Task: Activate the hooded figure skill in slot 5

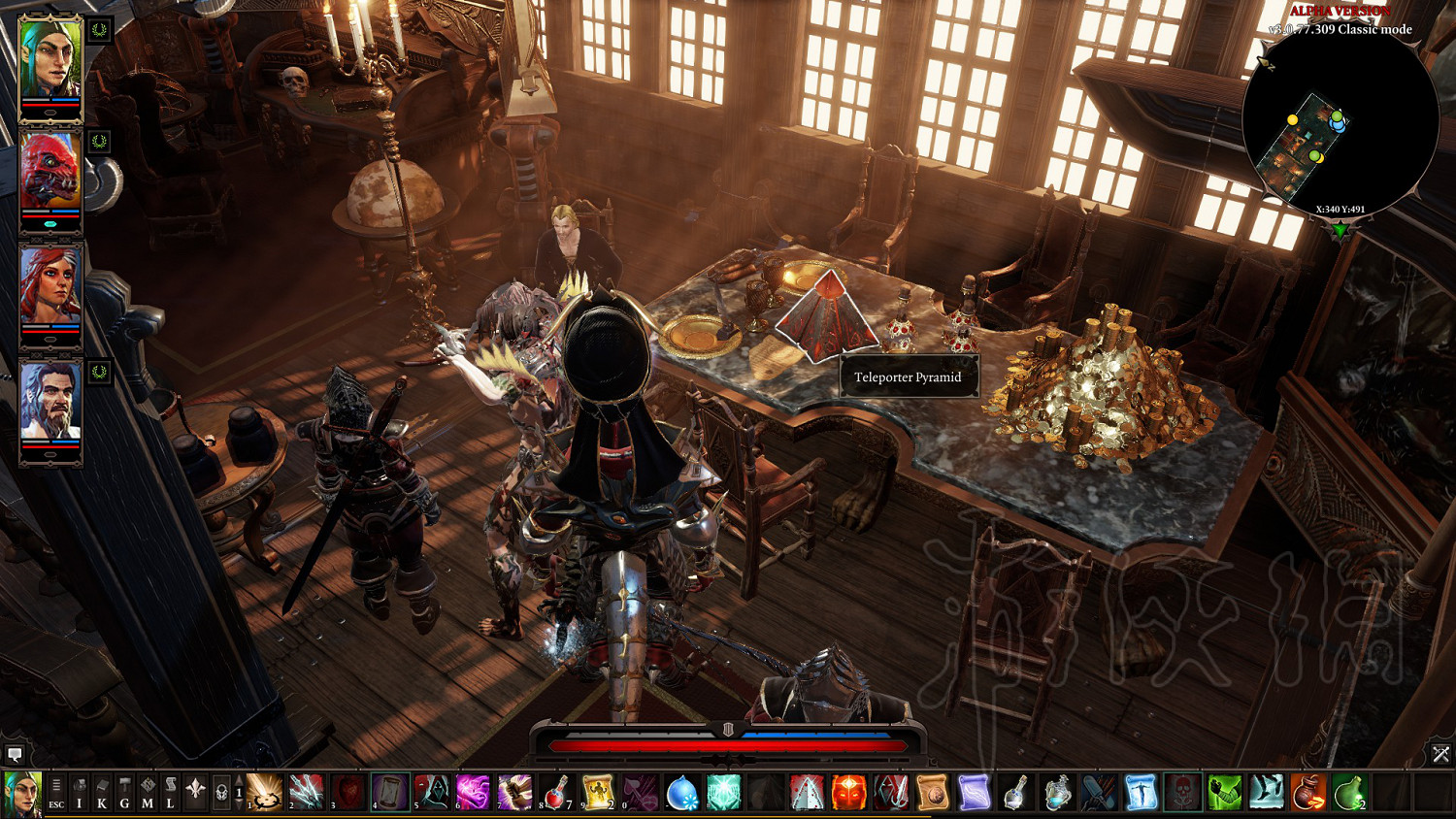Action: tap(432, 793)
